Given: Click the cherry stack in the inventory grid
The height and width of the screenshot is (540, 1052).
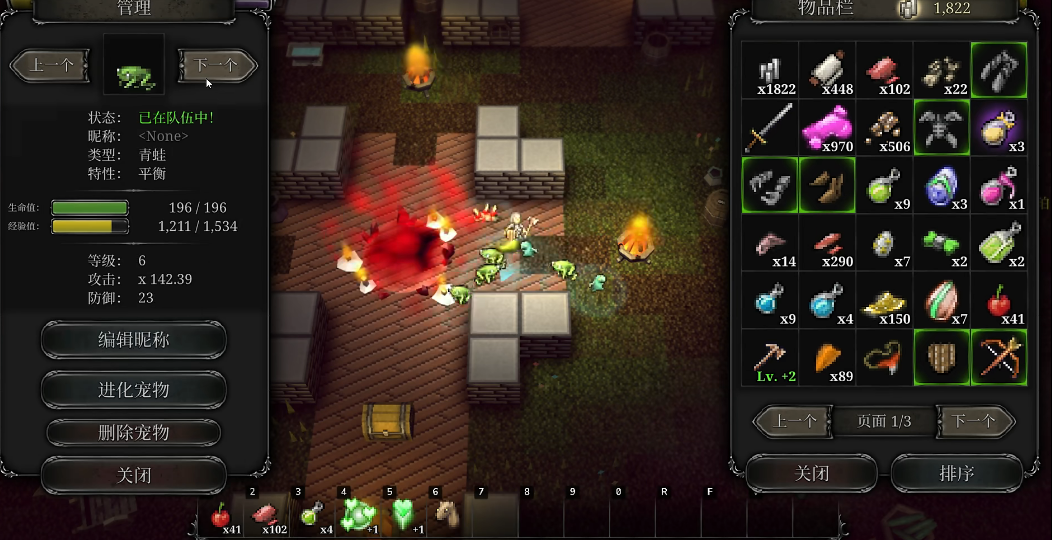Looking at the screenshot, I should click(999, 301).
